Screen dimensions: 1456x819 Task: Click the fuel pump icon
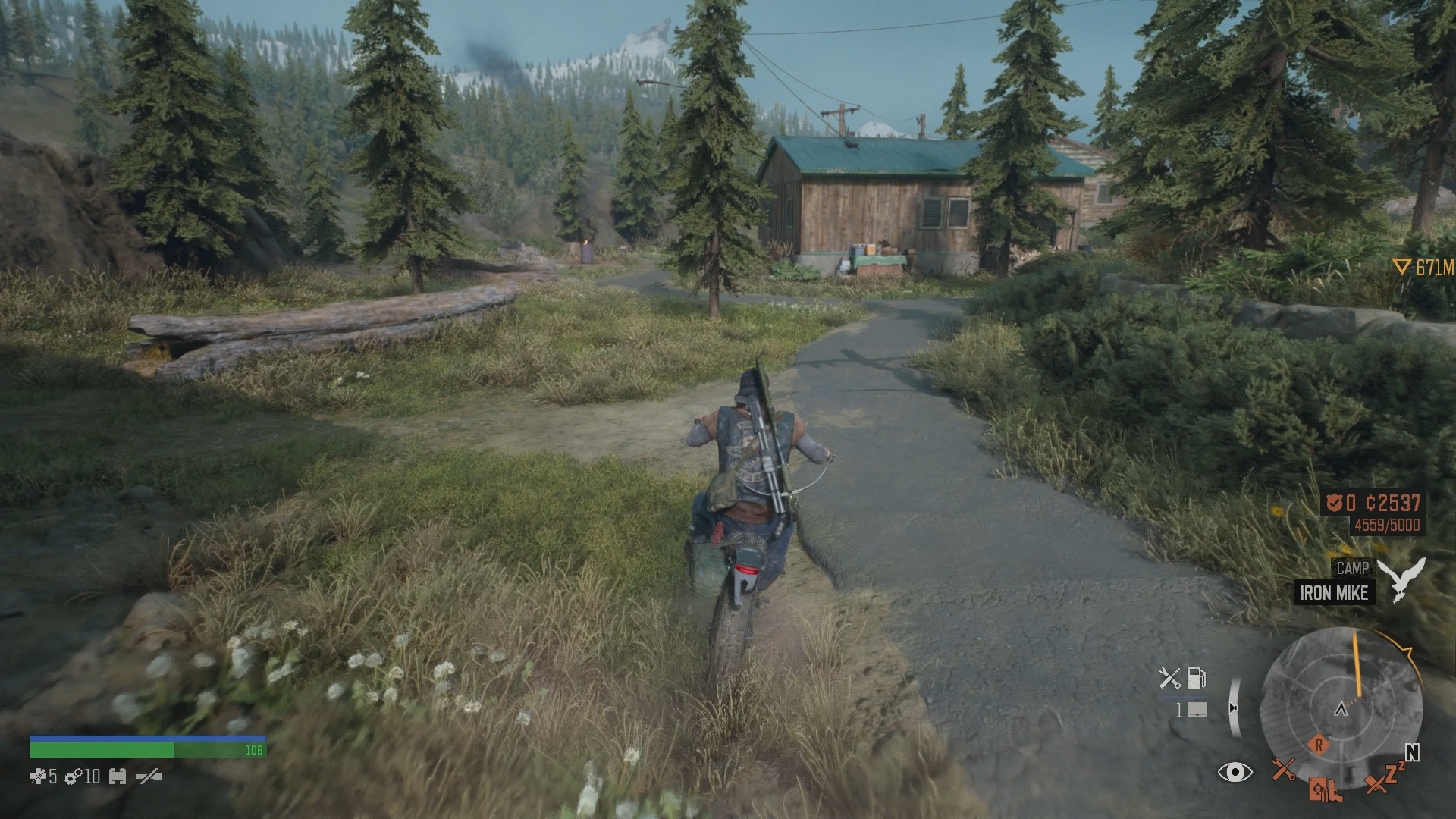(1196, 677)
